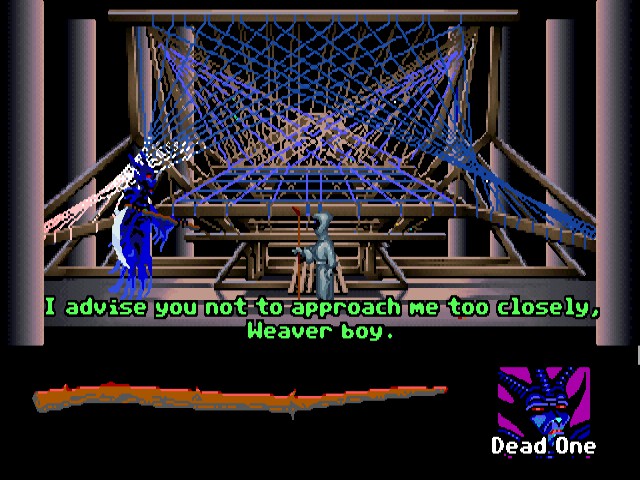Click the wooden distaff staff
Screen dimensions: 640x480
coord(240,398)
